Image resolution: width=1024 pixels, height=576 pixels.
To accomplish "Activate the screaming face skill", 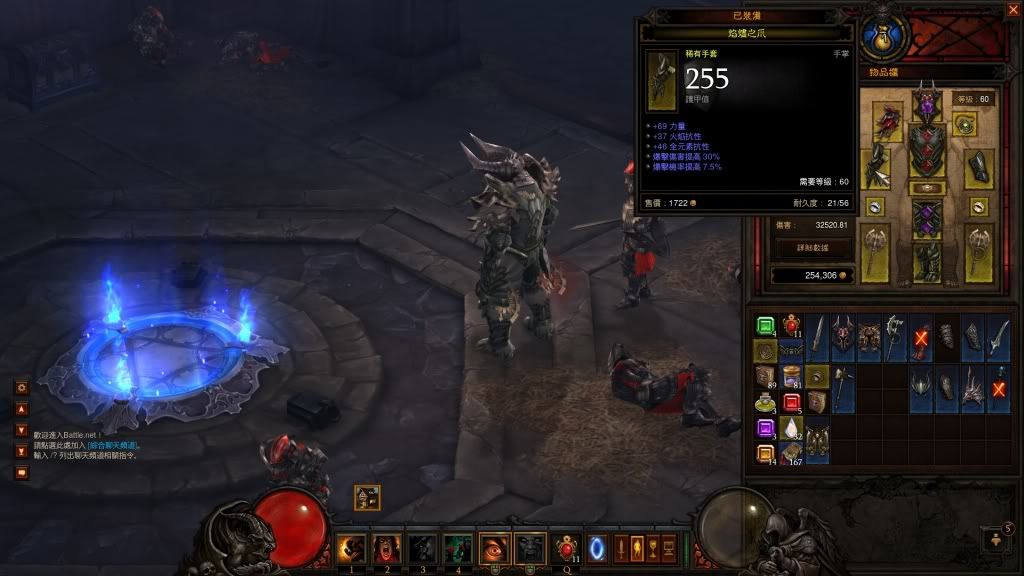I will [x=385, y=548].
